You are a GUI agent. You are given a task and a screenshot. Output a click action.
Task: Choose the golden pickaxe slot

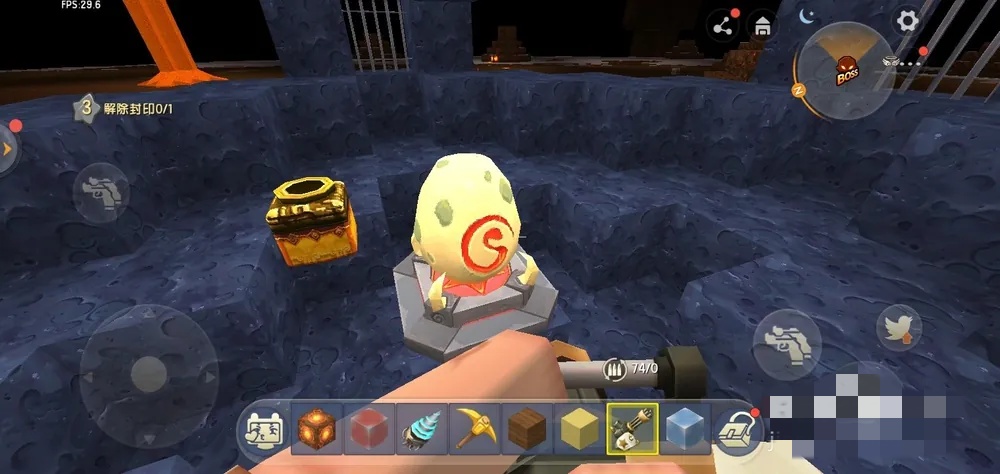point(473,428)
